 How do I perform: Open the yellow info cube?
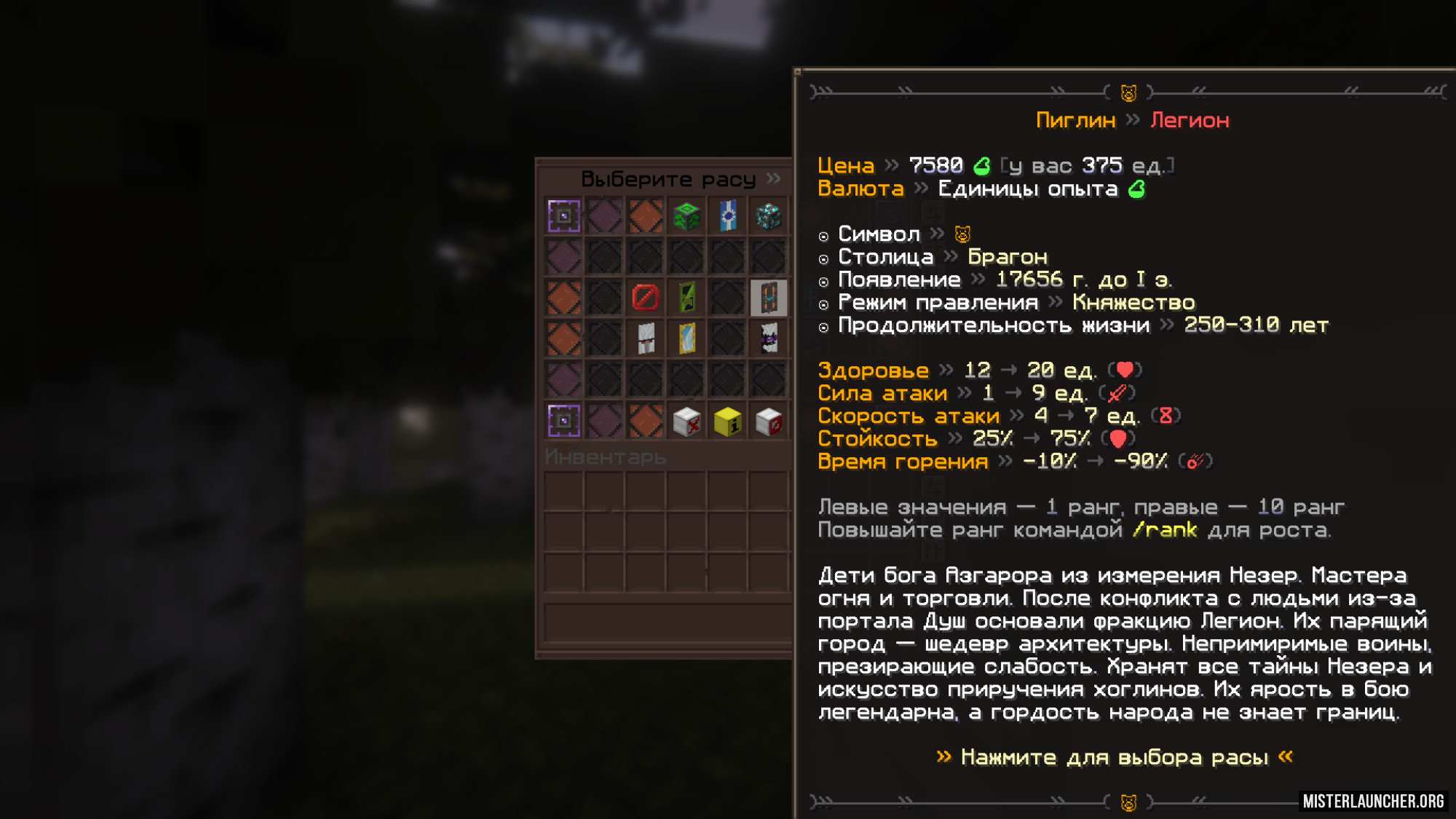727,421
